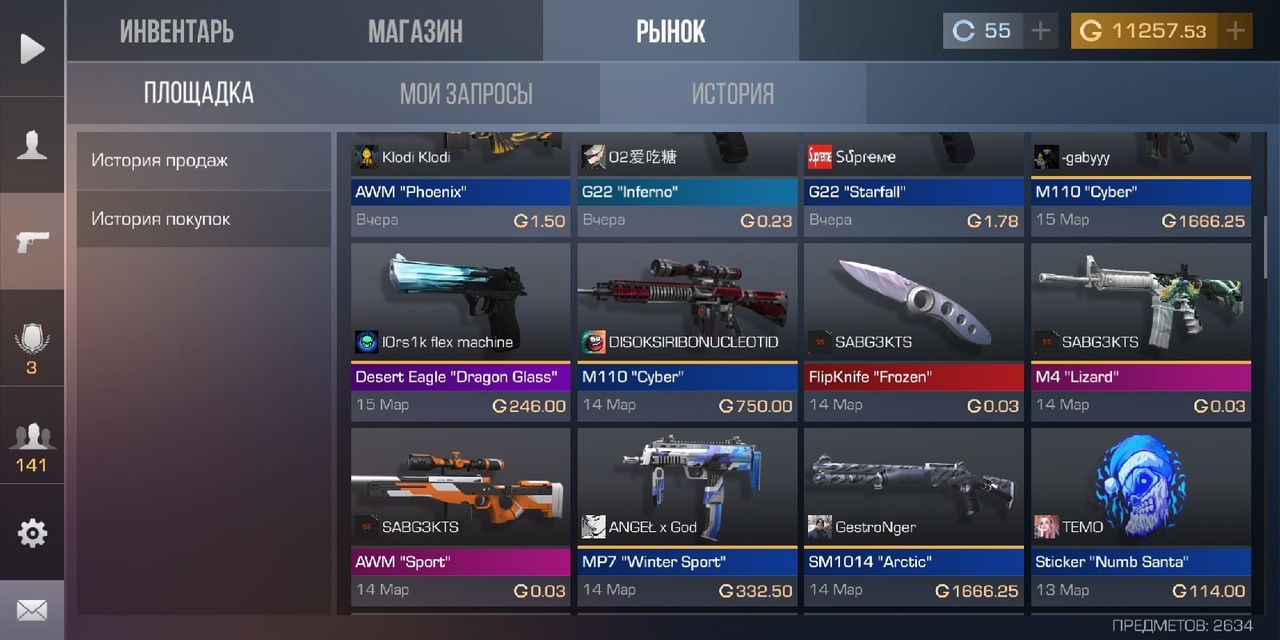The height and width of the screenshot is (640, 1280).
Task: Show the История sub-tab
Action: coord(733,94)
